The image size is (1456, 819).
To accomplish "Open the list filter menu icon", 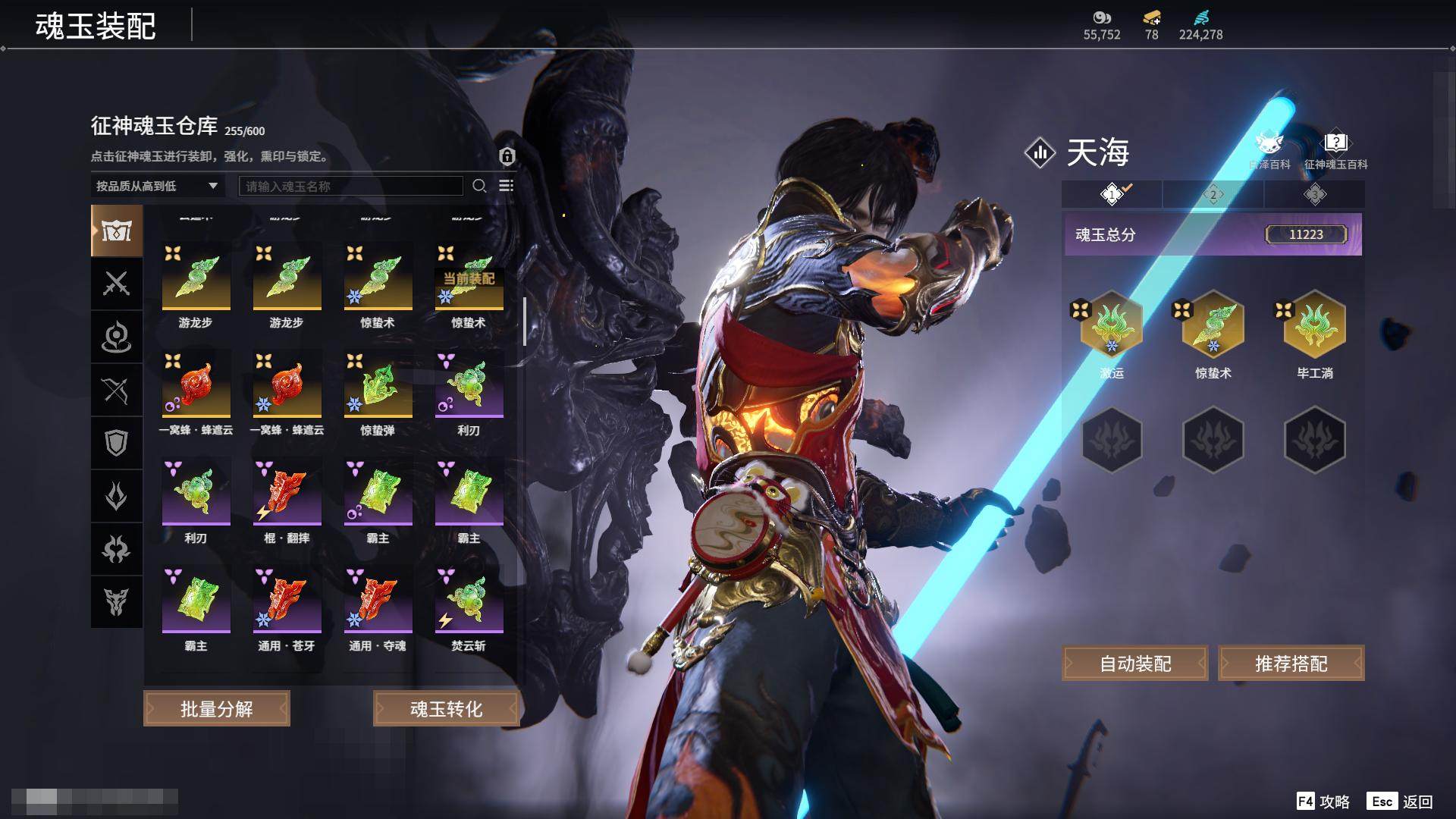I will [x=507, y=186].
